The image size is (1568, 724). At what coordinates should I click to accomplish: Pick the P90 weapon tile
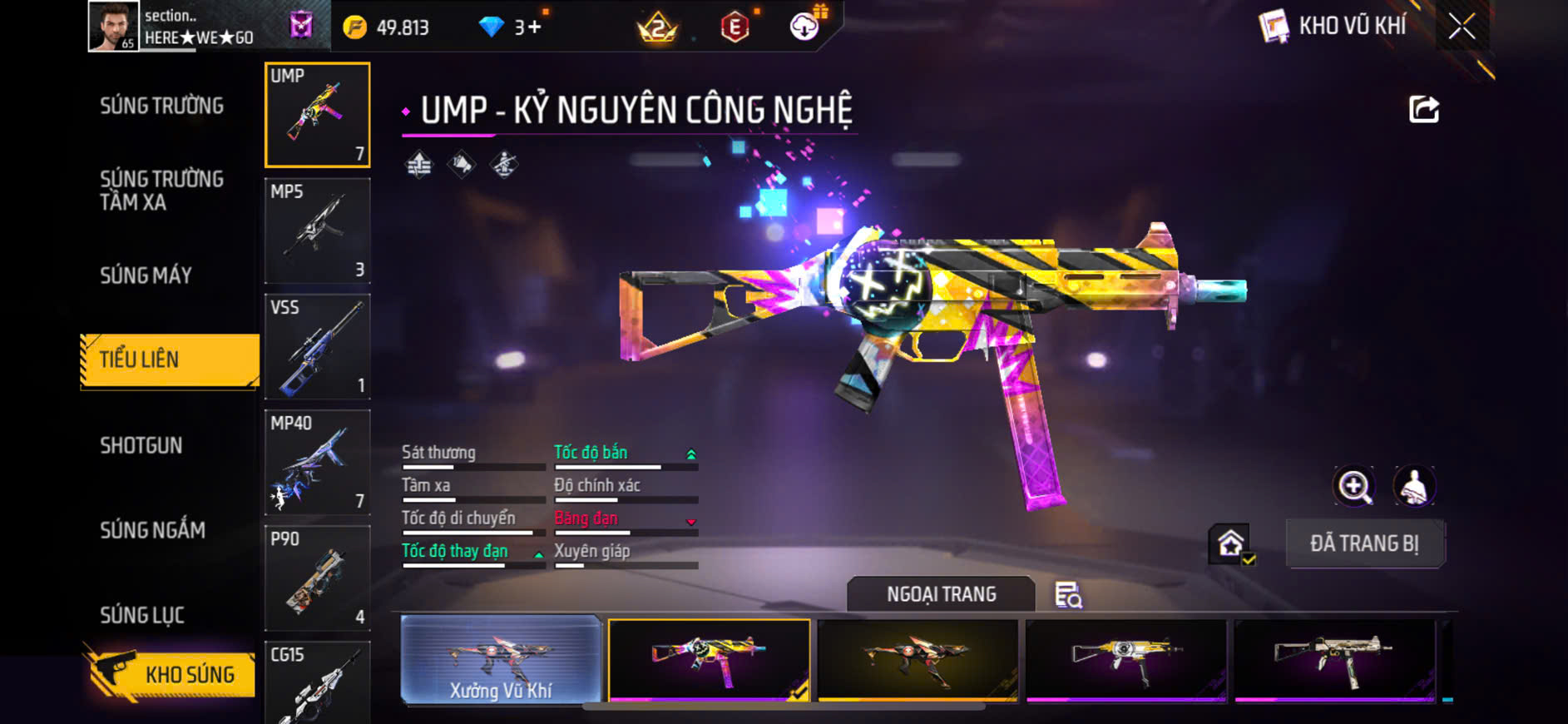tap(317, 578)
